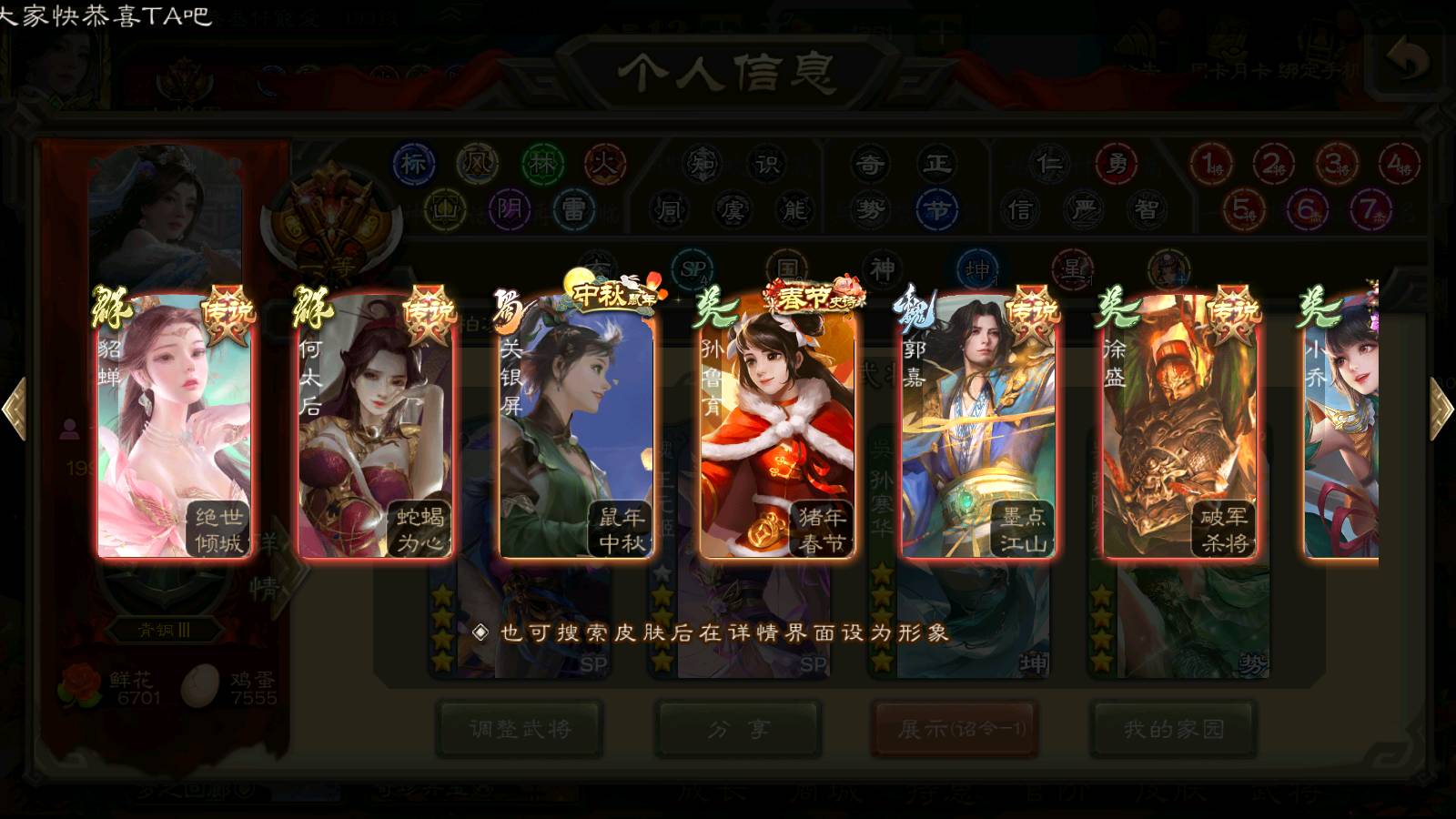Click the 分享 share button
This screenshot has height=819, width=1456.
738,729
